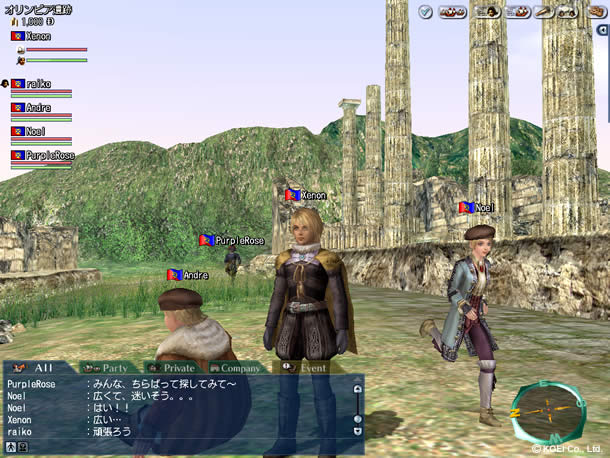
Task: Click the checkmark button in top toolbar
Action: (x=425, y=12)
